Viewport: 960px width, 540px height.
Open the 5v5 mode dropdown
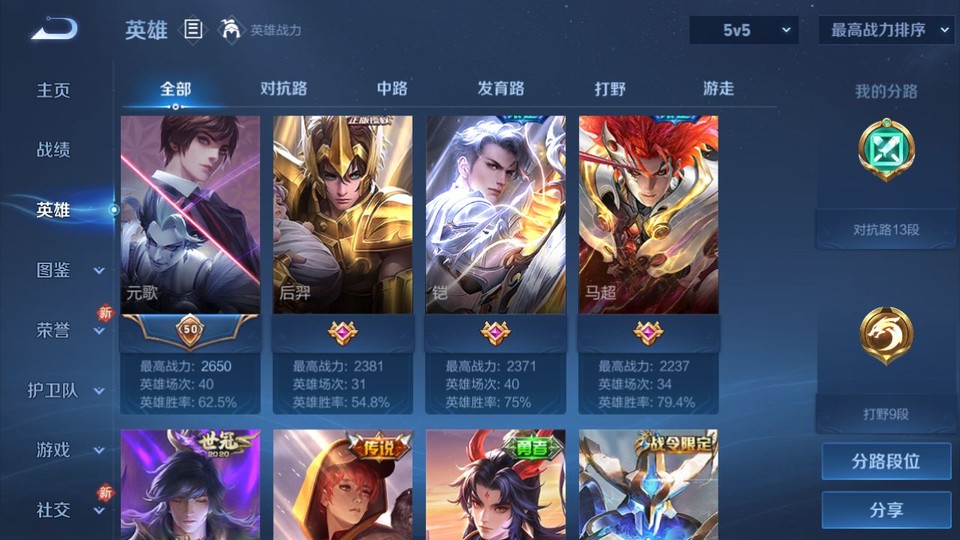click(x=743, y=30)
